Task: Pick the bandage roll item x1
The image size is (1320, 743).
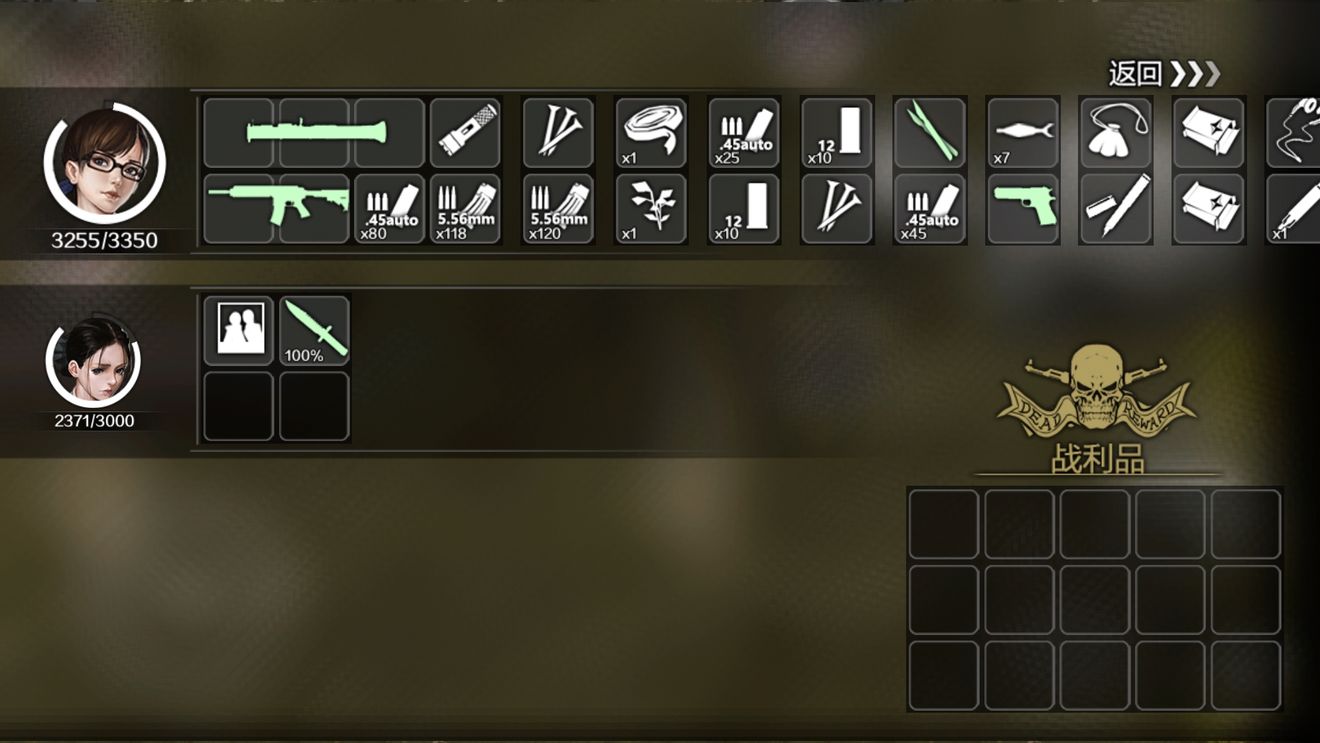Action: point(651,132)
